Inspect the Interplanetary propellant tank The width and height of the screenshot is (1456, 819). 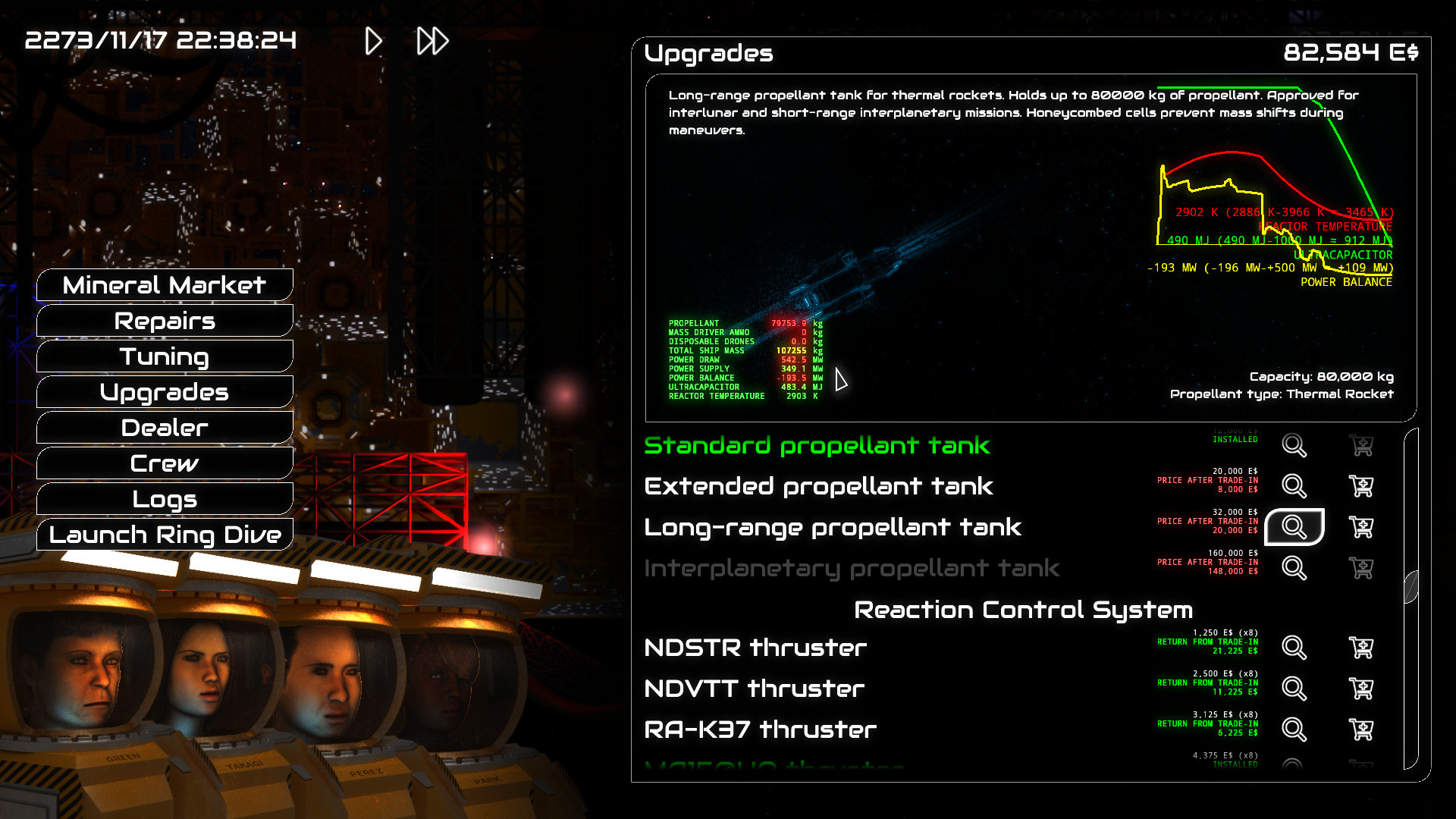pyautogui.click(x=1293, y=567)
